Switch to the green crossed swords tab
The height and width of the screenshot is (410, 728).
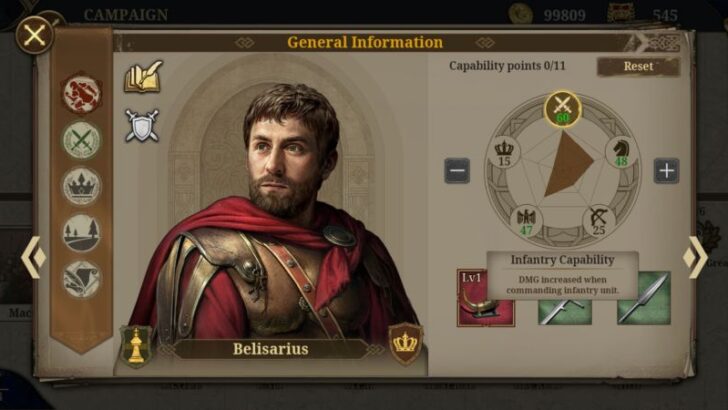point(82,140)
